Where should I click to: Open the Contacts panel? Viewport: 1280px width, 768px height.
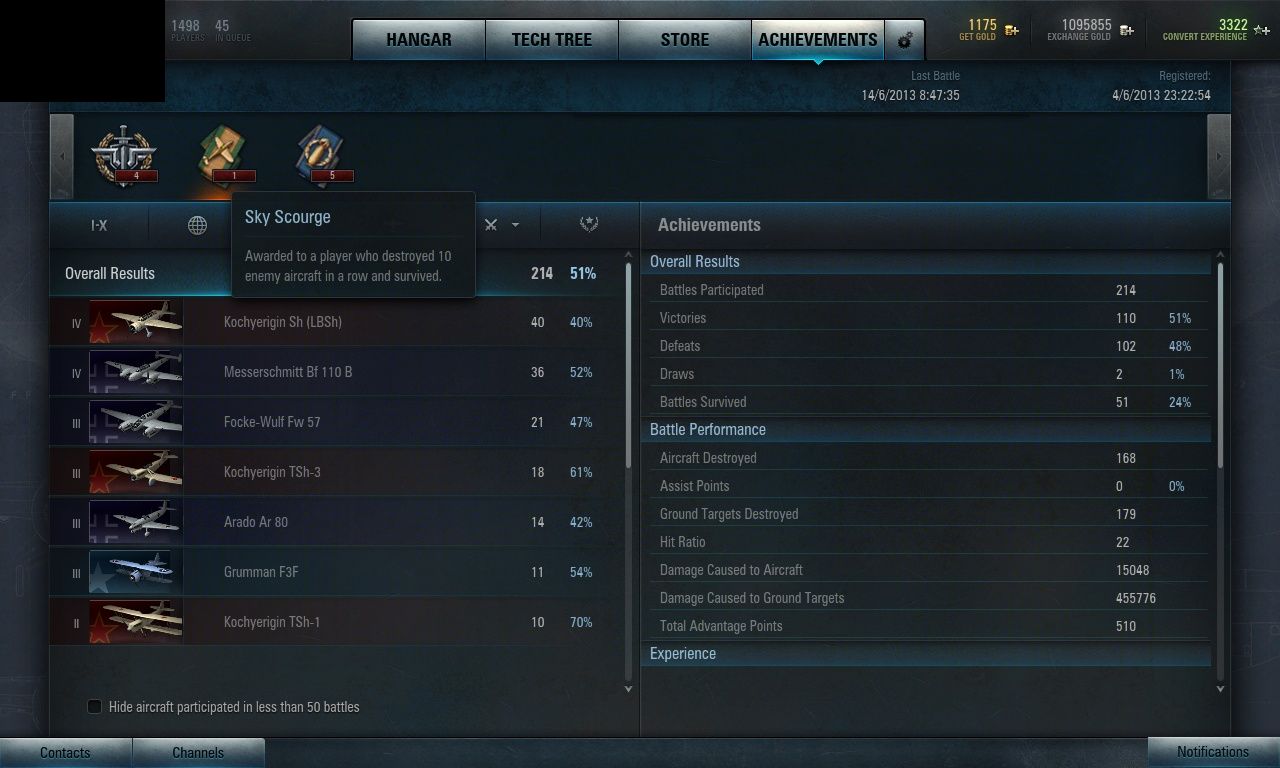[x=65, y=753]
